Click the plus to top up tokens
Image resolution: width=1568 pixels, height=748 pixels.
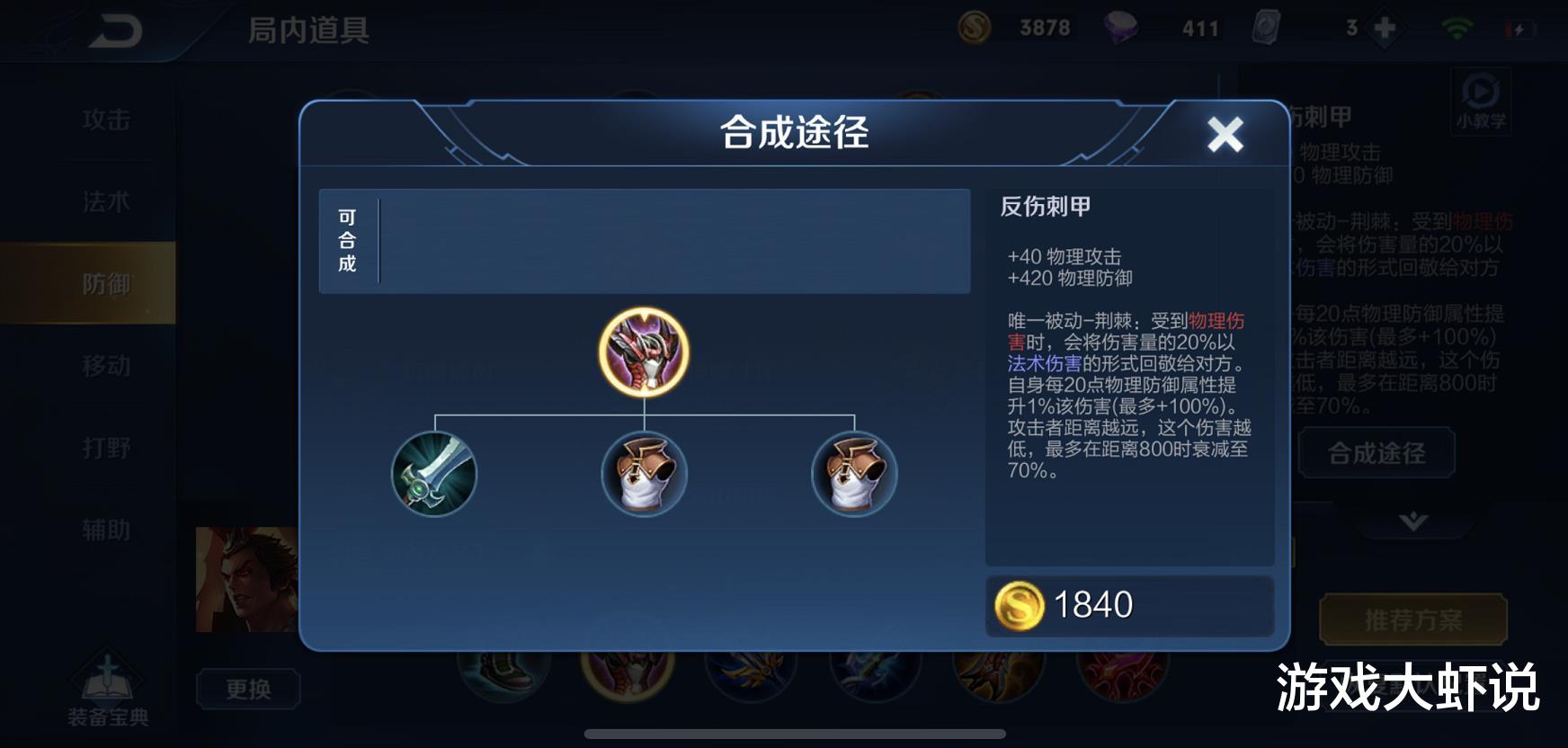point(1382,27)
